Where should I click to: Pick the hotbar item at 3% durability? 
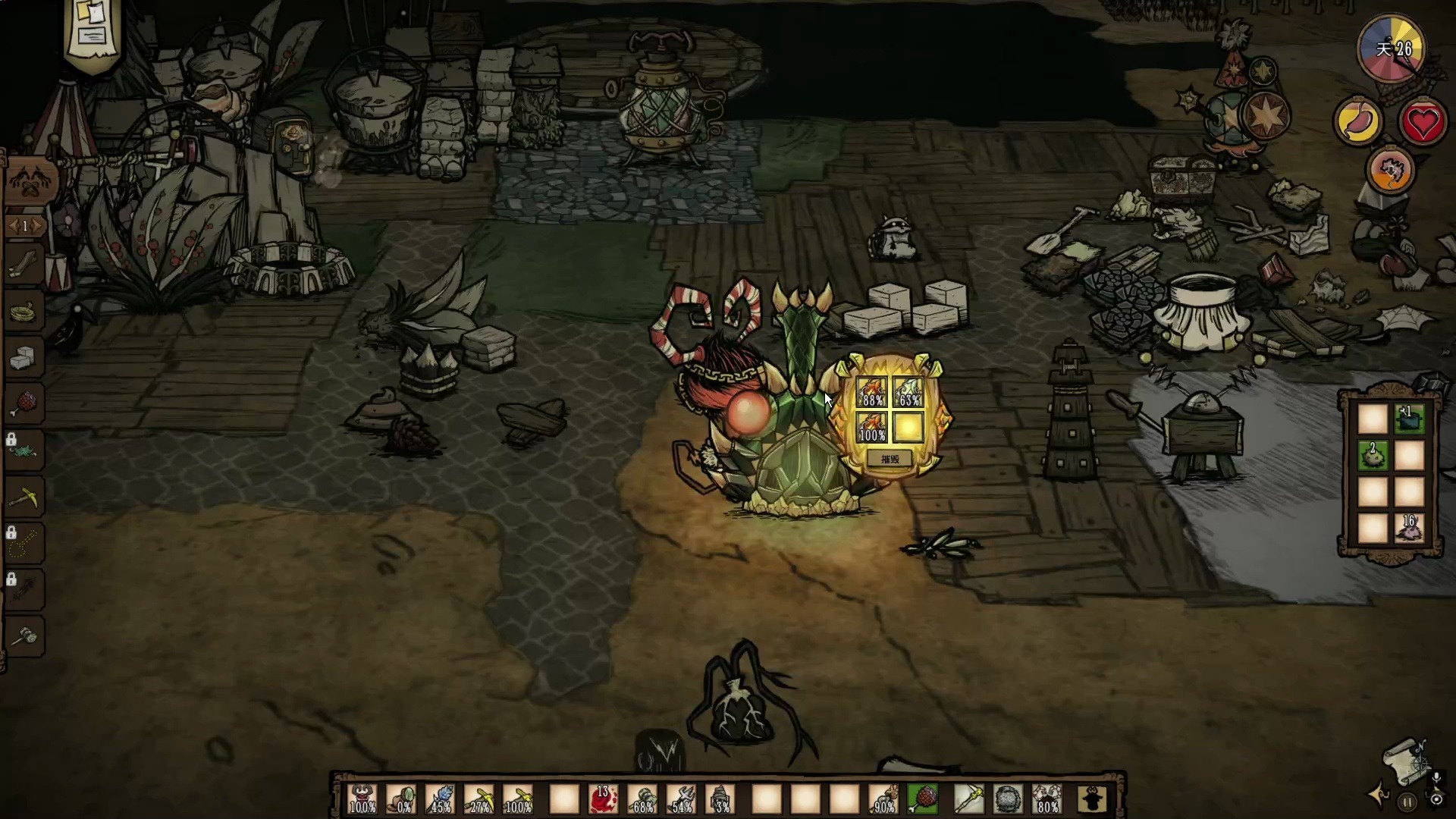[720, 799]
